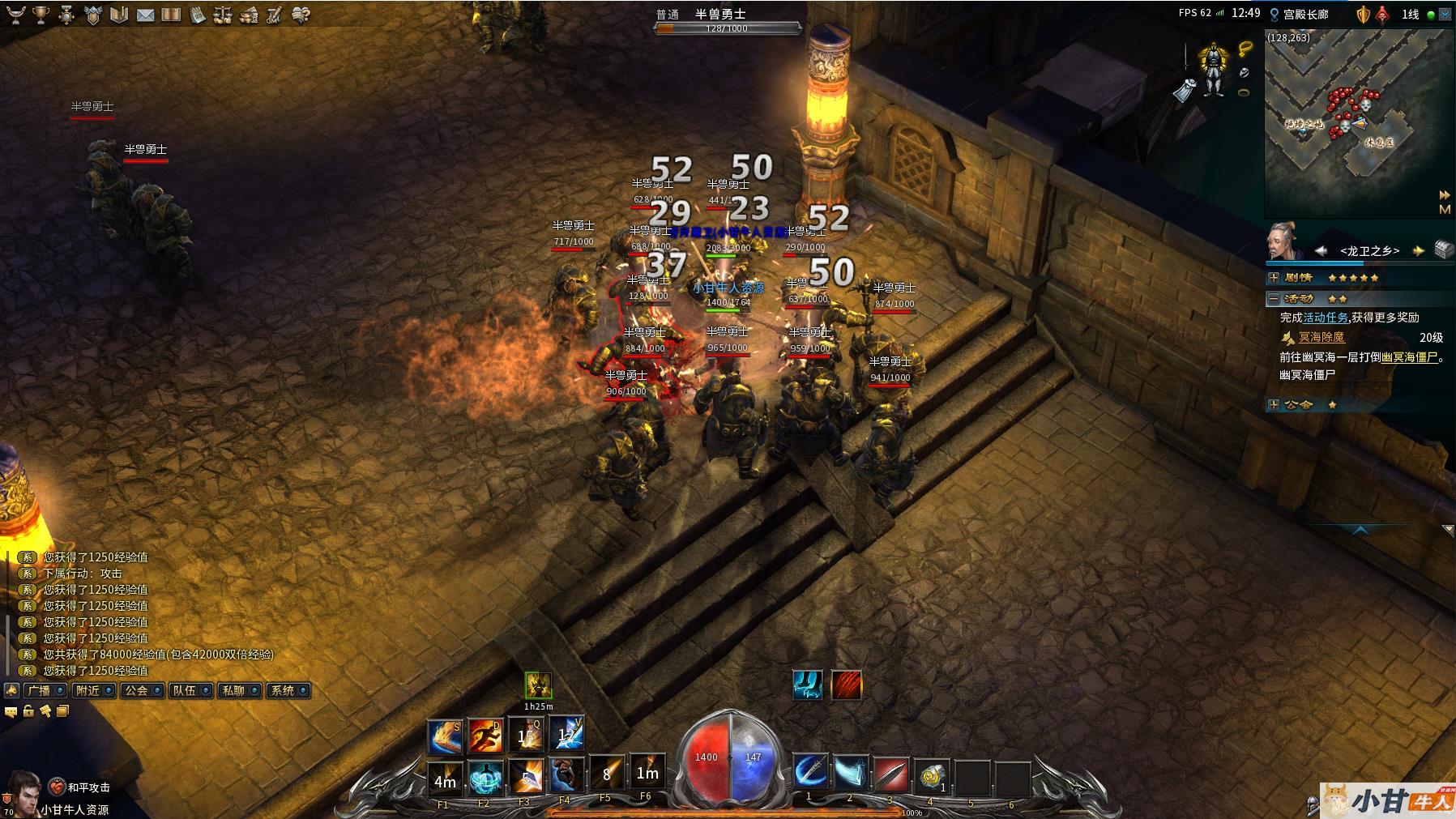Use the scroll item in slot 4
1456x819 pixels.
click(932, 775)
